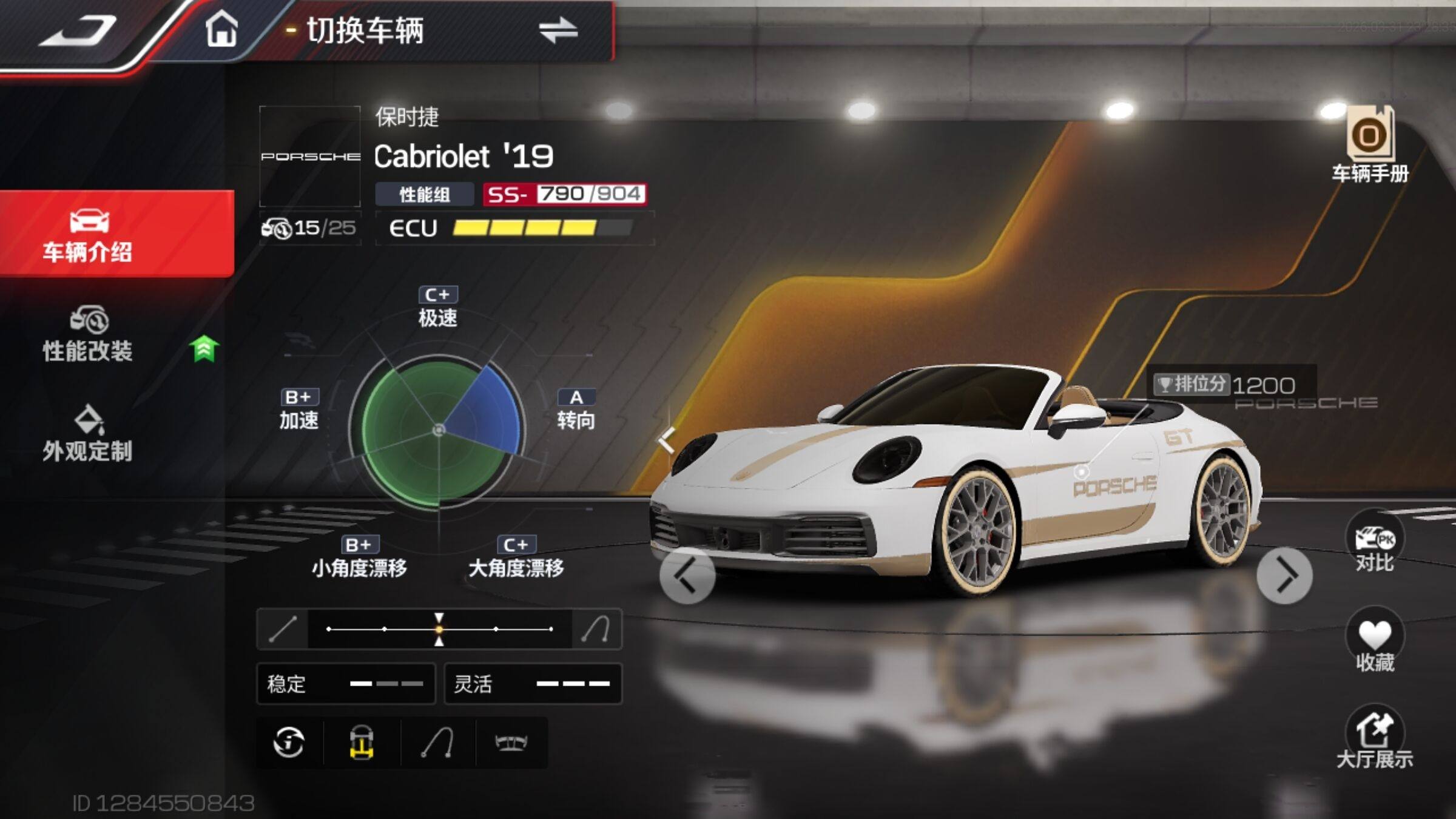Go back with the top-left arrow

coord(79,30)
